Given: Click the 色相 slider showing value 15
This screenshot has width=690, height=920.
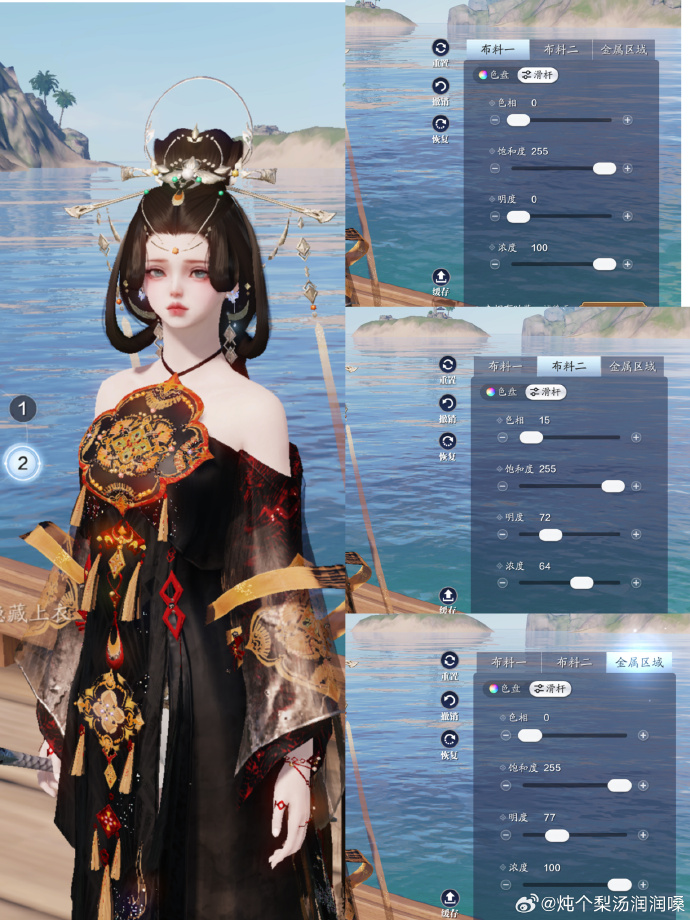Looking at the screenshot, I should [x=531, y=437].
